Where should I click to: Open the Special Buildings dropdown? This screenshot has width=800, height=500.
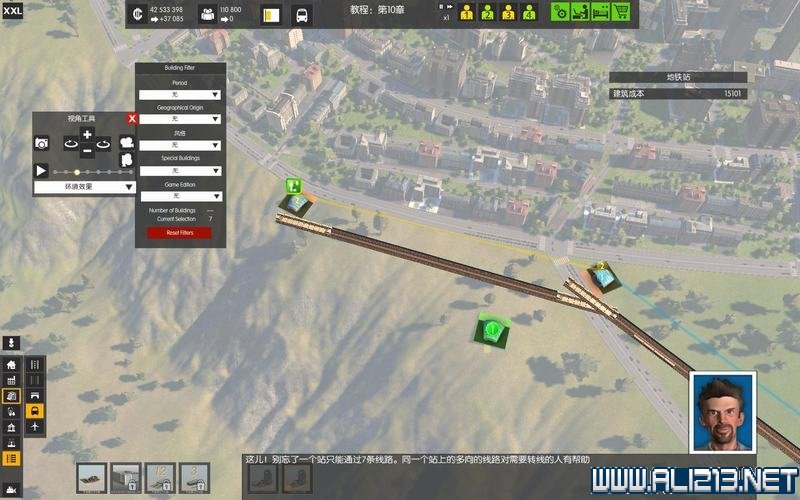[x=180, y=171]
